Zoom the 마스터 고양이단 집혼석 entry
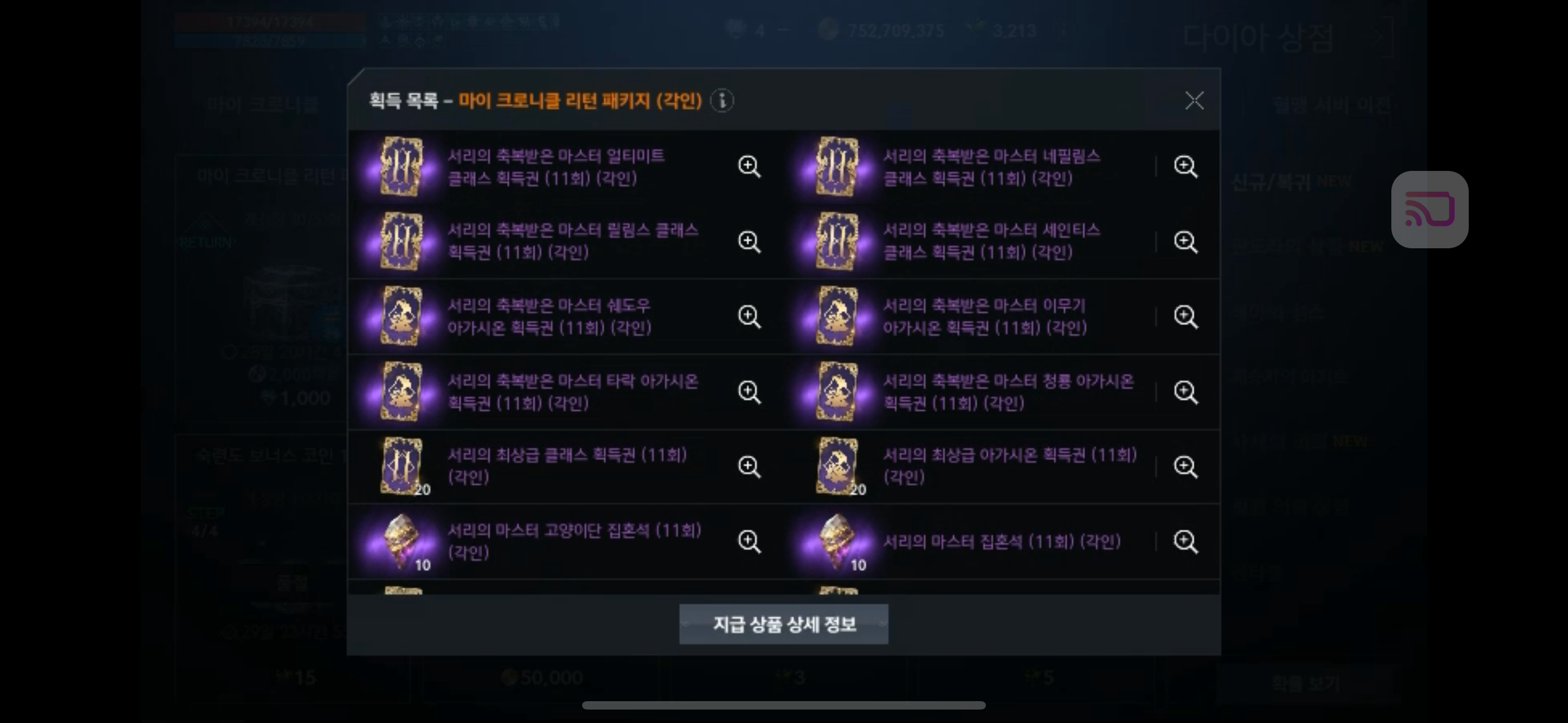Image resolution: width=1568 pixels, height=723 pixels. tap(750, 541)
